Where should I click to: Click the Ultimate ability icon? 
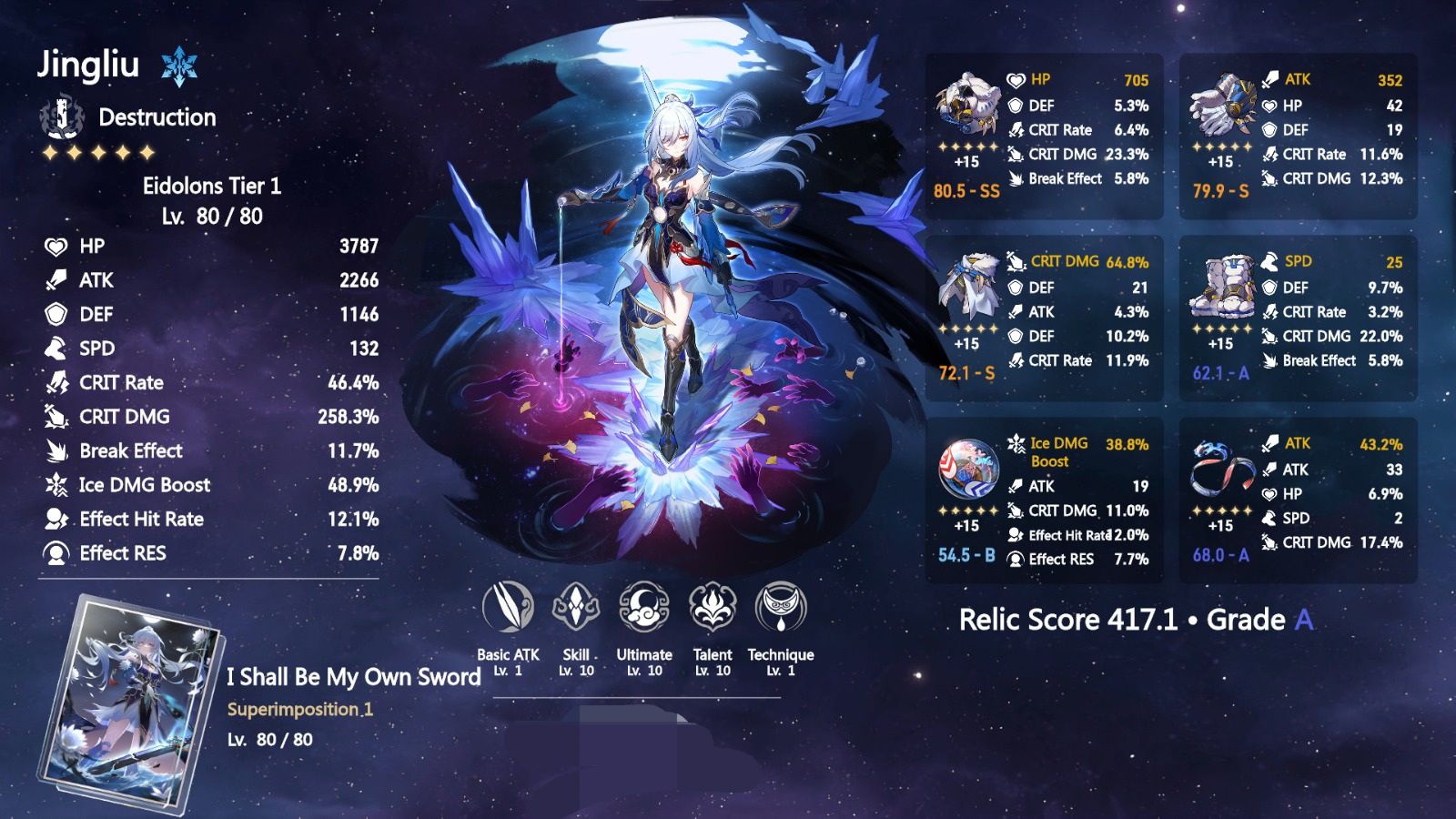click(645, 610)
